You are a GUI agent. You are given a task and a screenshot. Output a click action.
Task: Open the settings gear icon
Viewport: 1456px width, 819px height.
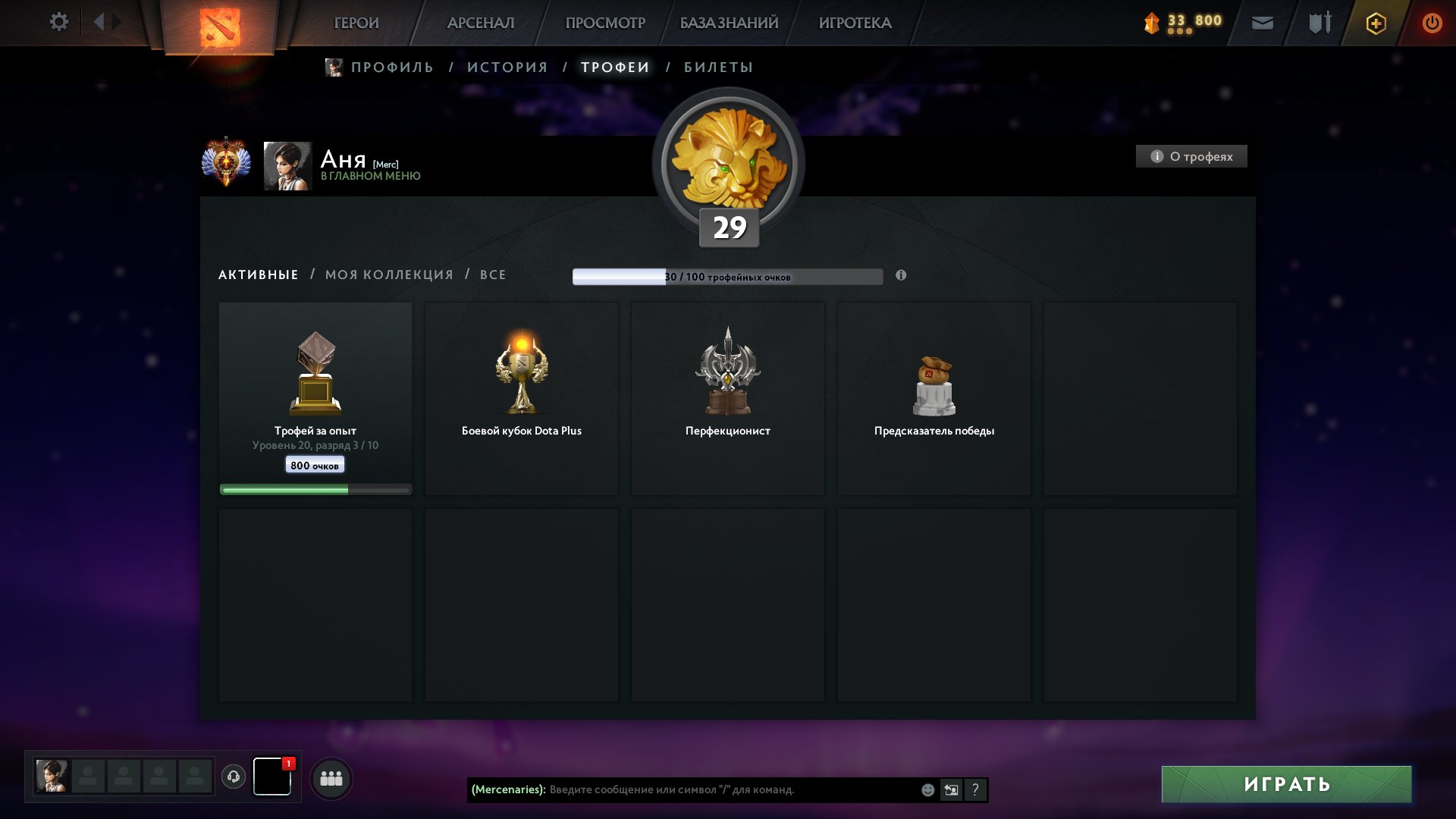(58, 22)
